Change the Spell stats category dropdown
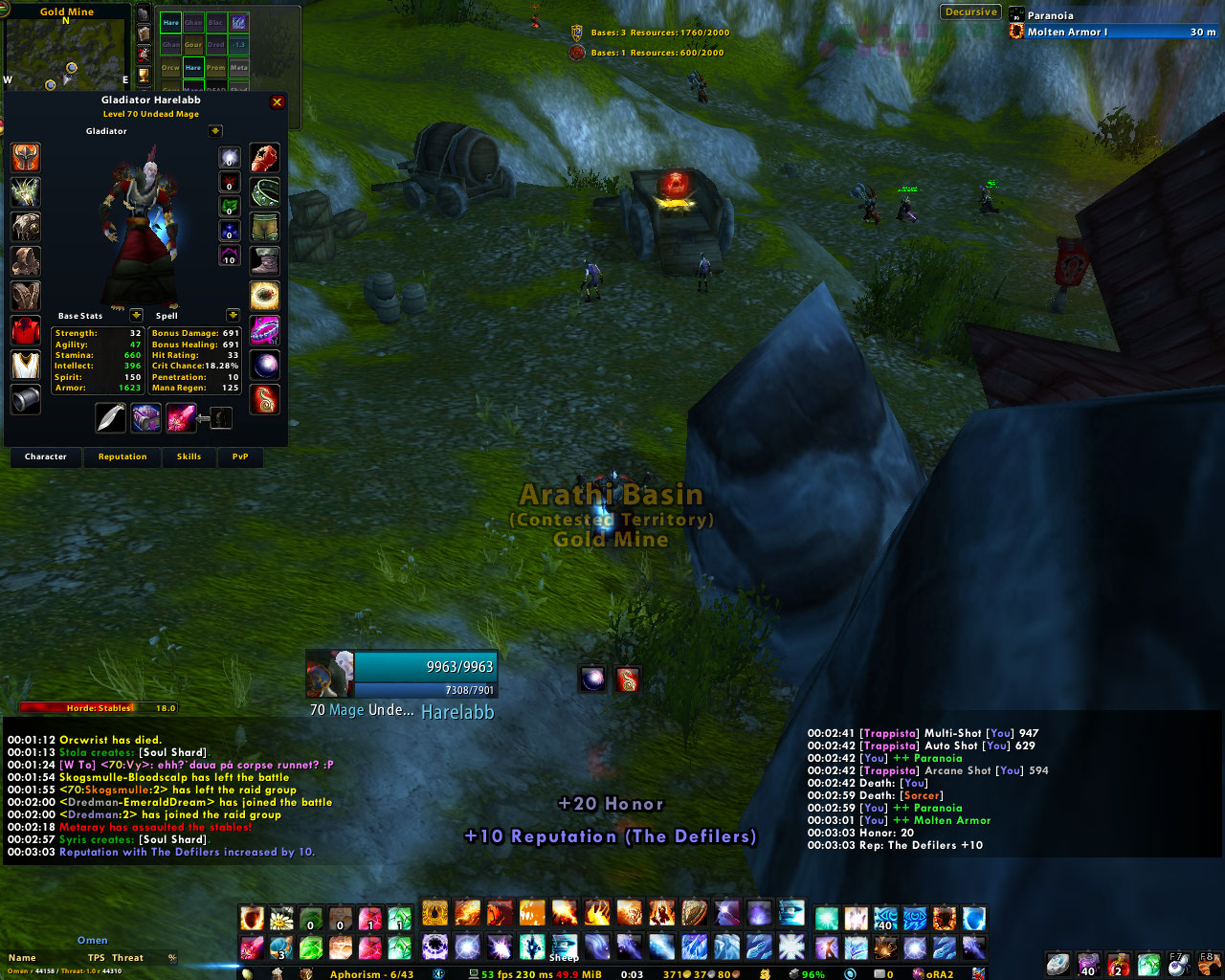1225x980 pixels. coord(233,315)
